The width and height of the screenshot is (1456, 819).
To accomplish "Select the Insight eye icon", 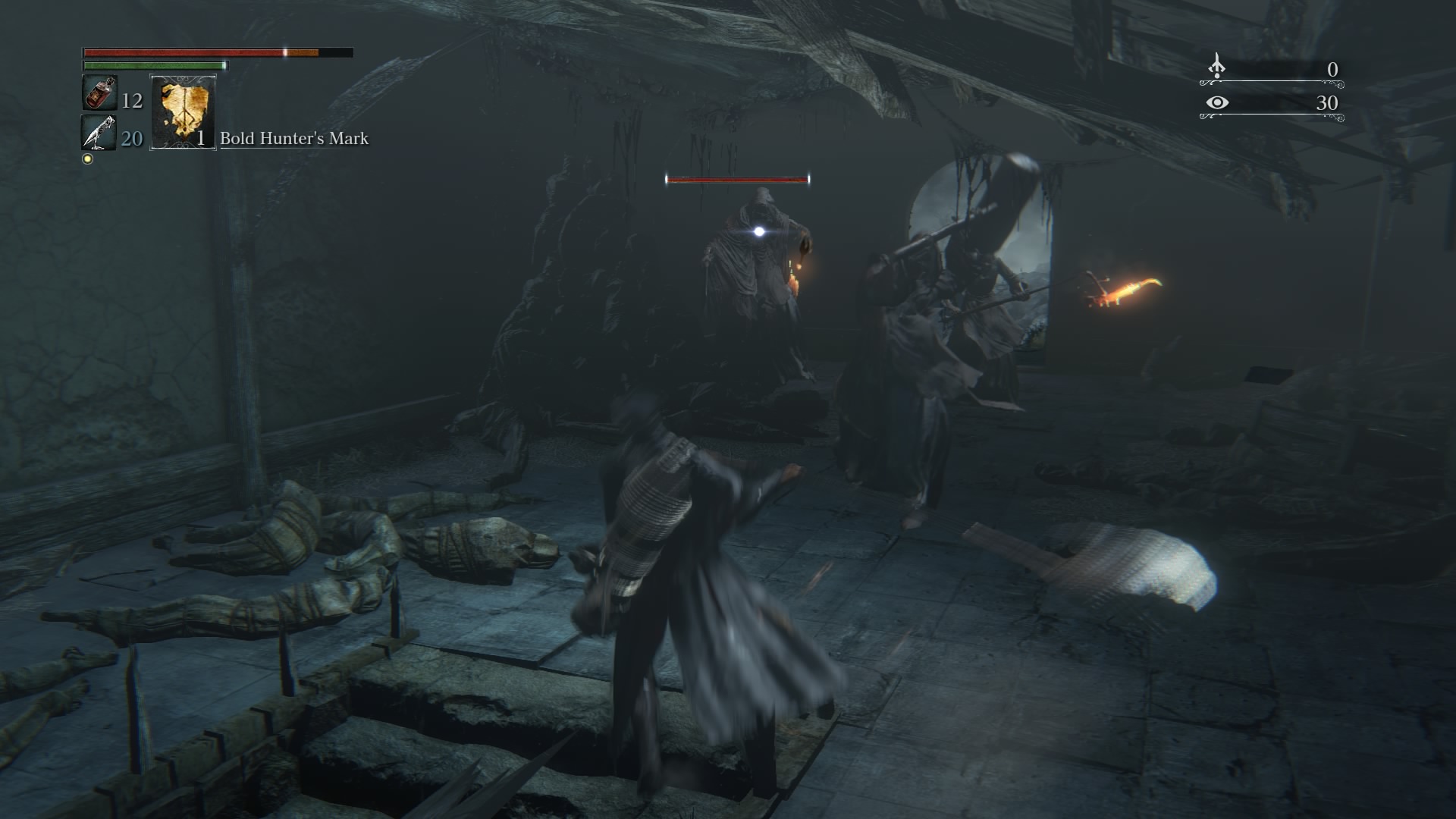I will (x=1216, y=102).
